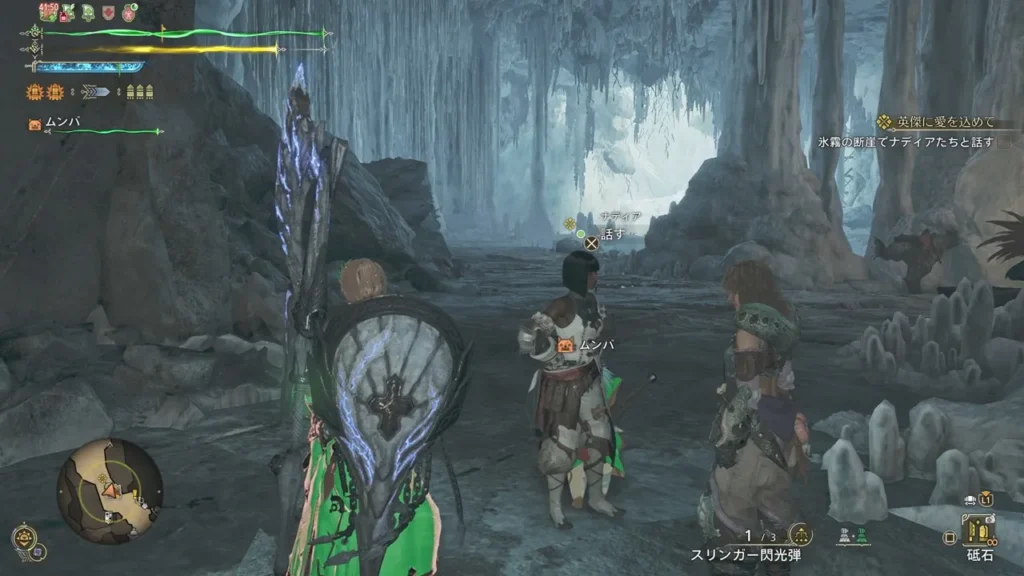Open the circular minimap
The width and height of the screenshot is (1024, 576).
109,491
